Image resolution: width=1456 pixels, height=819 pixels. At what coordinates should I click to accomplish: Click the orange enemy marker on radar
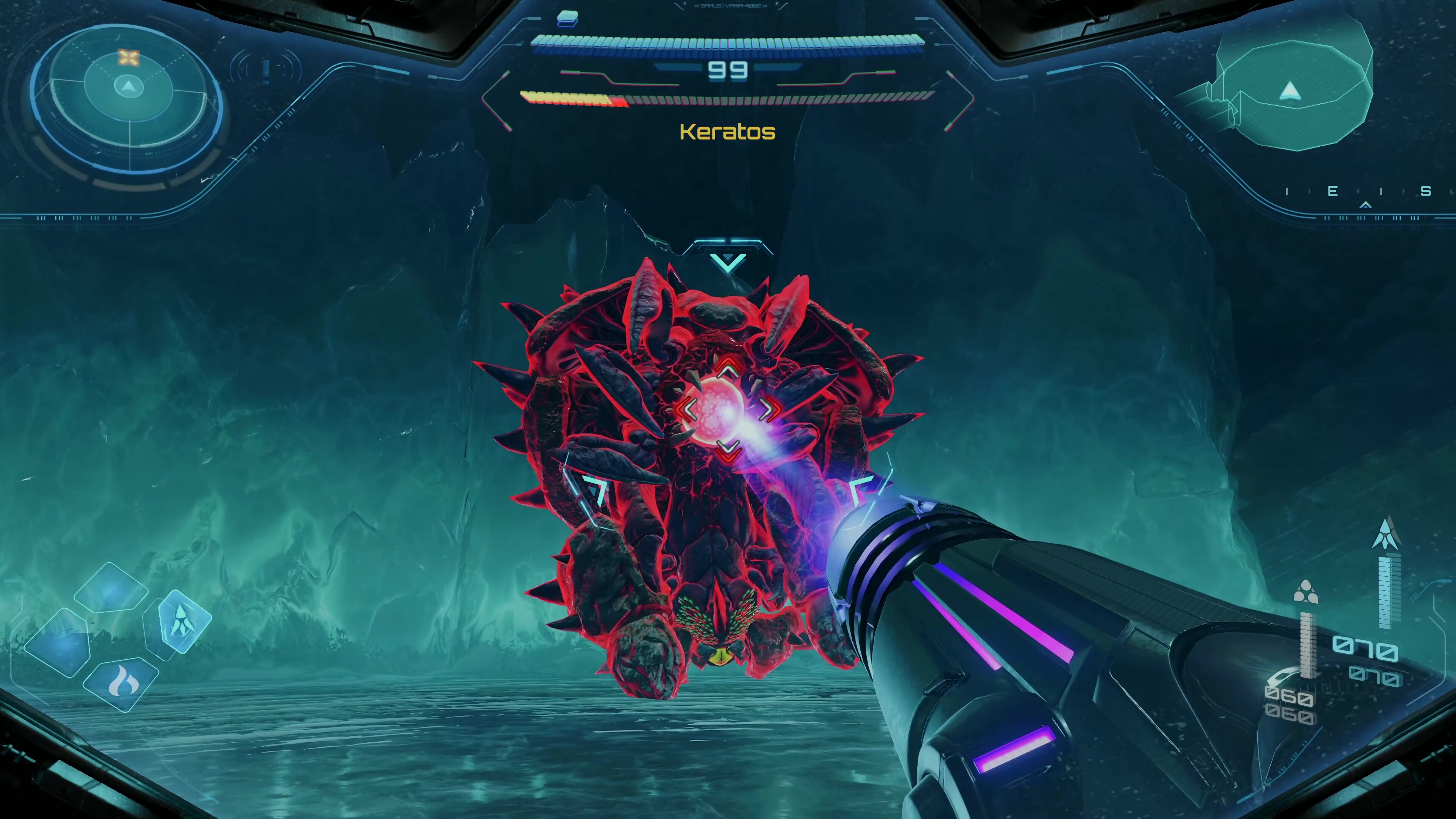[x=129, y=58]
